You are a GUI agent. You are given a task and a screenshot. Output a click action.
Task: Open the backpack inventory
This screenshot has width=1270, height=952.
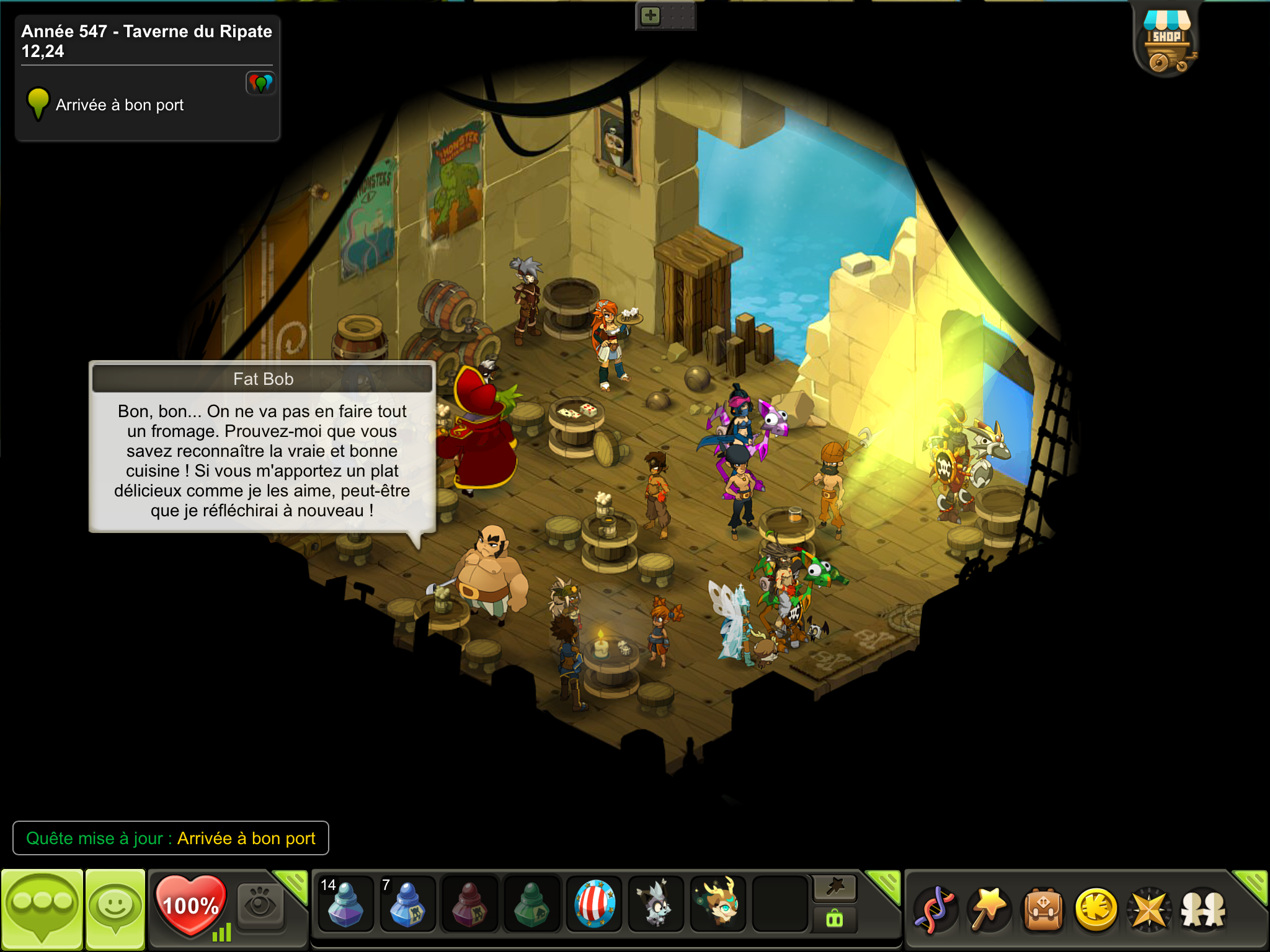1043,909
